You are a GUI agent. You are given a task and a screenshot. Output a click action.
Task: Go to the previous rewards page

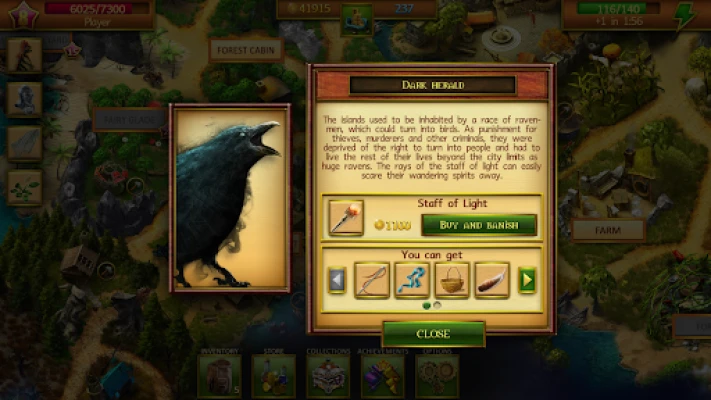337,281
